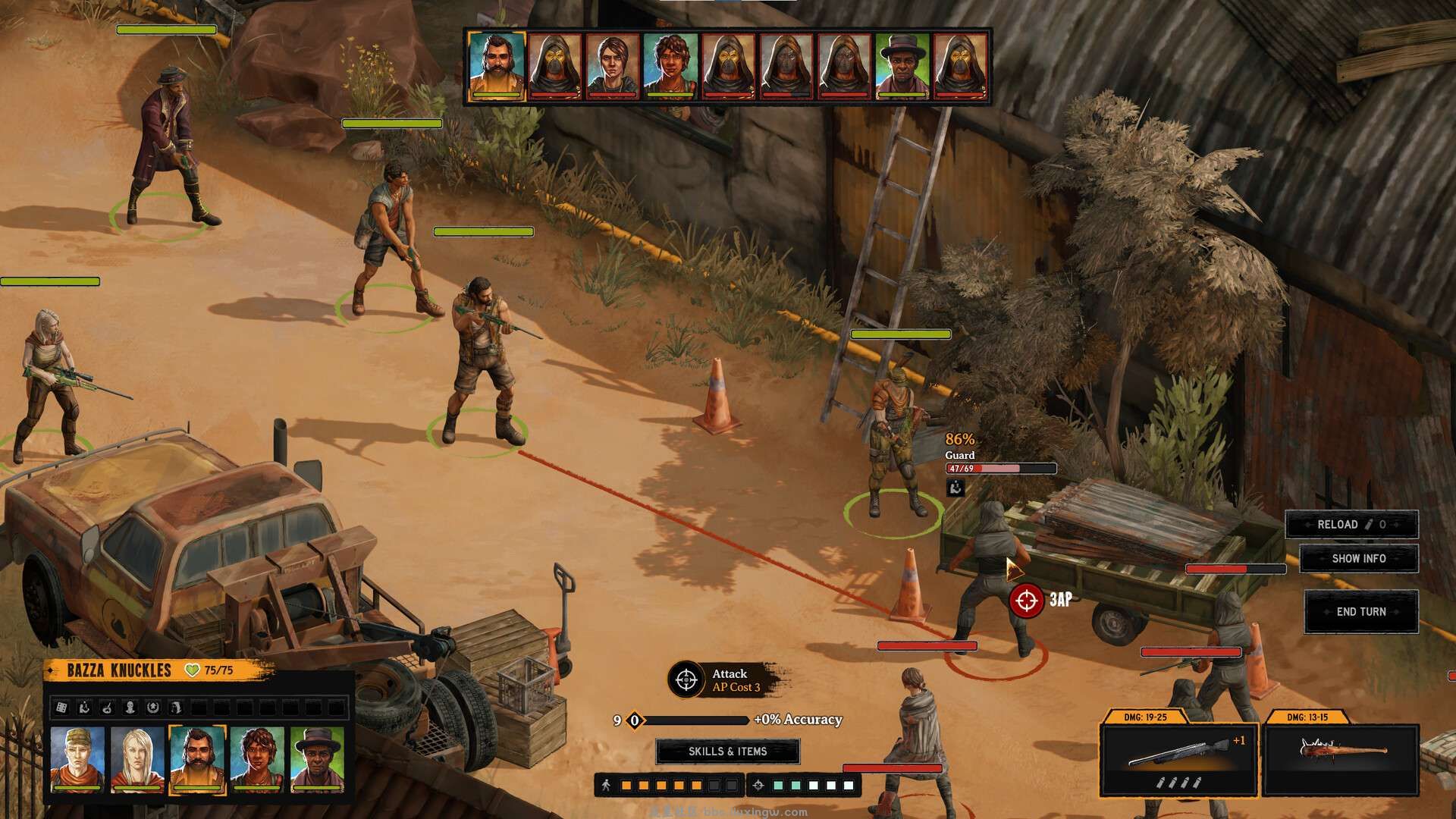Click the curly-haired woman turn-order portrait
Image resolution: width=1456 pixels, height=819 pixels.
pyautogui.click(x=670, y=66)
